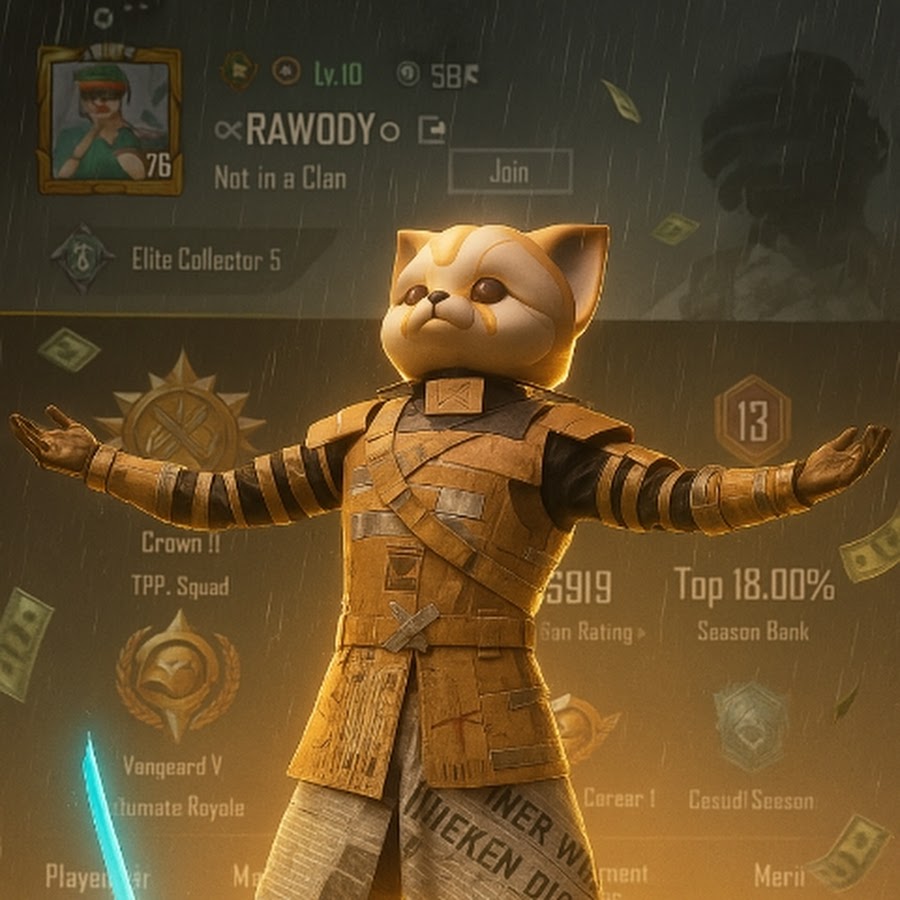
Task: Click the hexagonal 13 badge
Action: pyautogui.click(x=752, y=420)
